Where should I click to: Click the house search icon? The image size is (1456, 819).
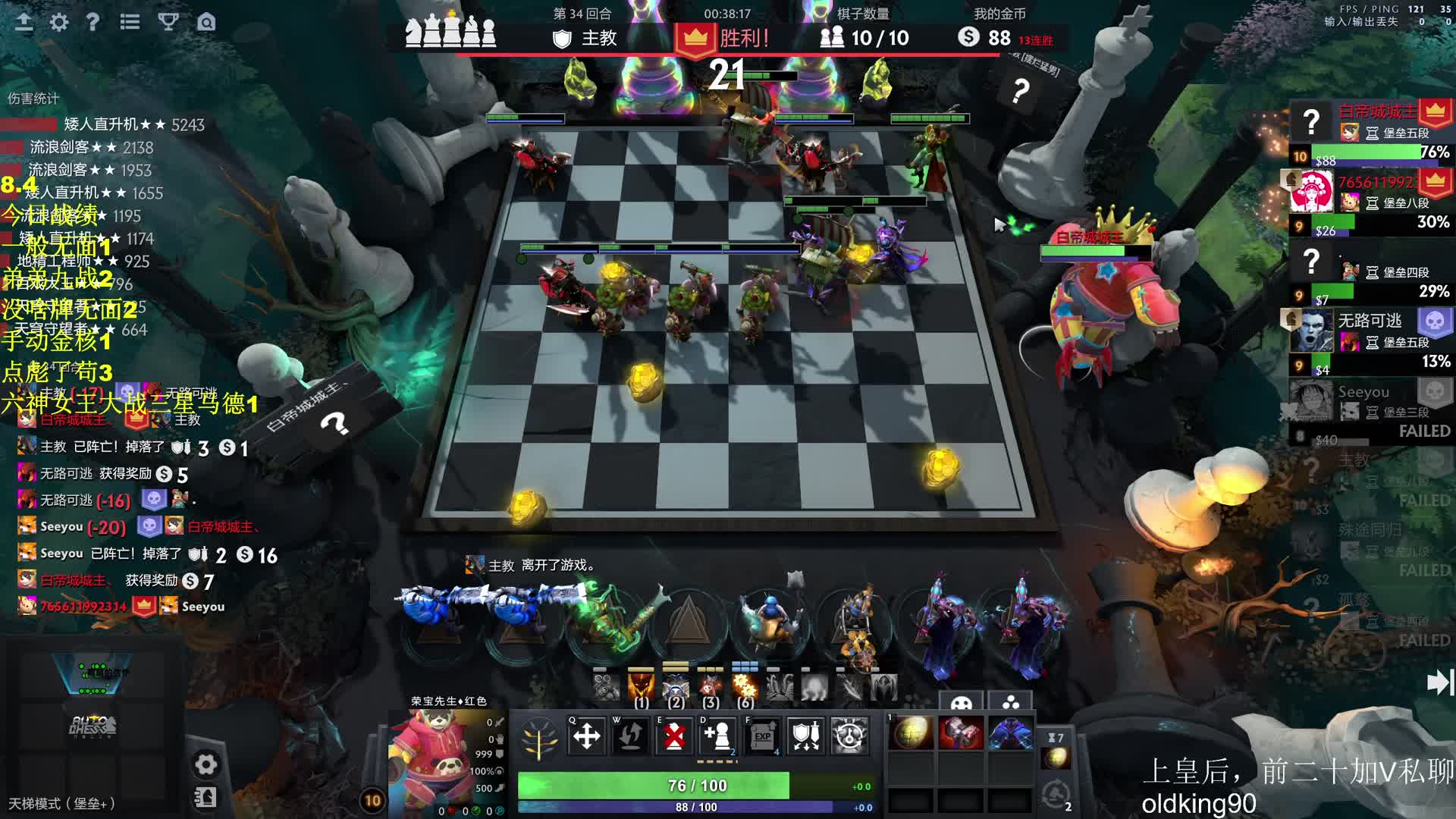[x=206, y=22]
